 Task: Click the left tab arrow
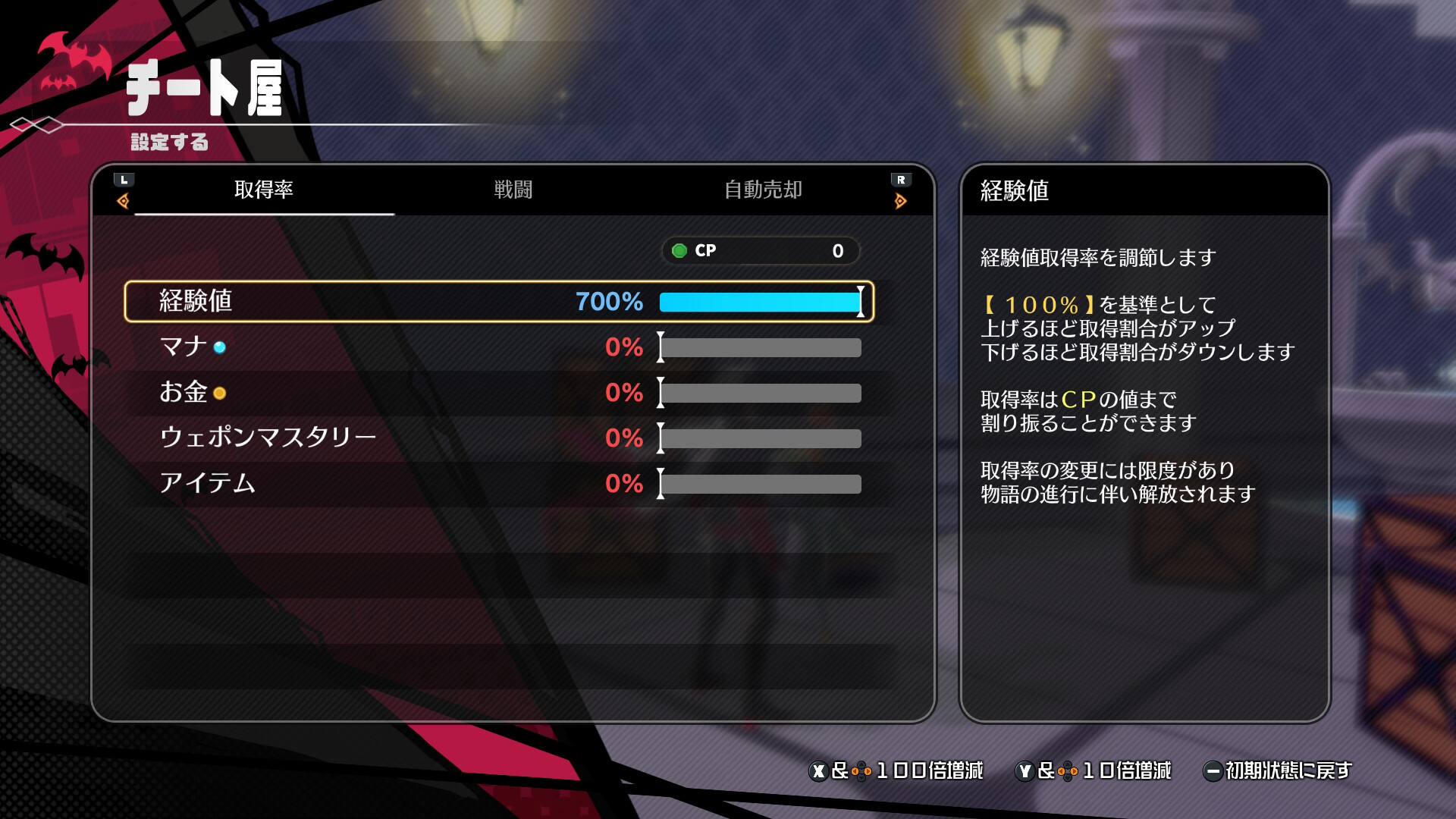pos(124,200)
